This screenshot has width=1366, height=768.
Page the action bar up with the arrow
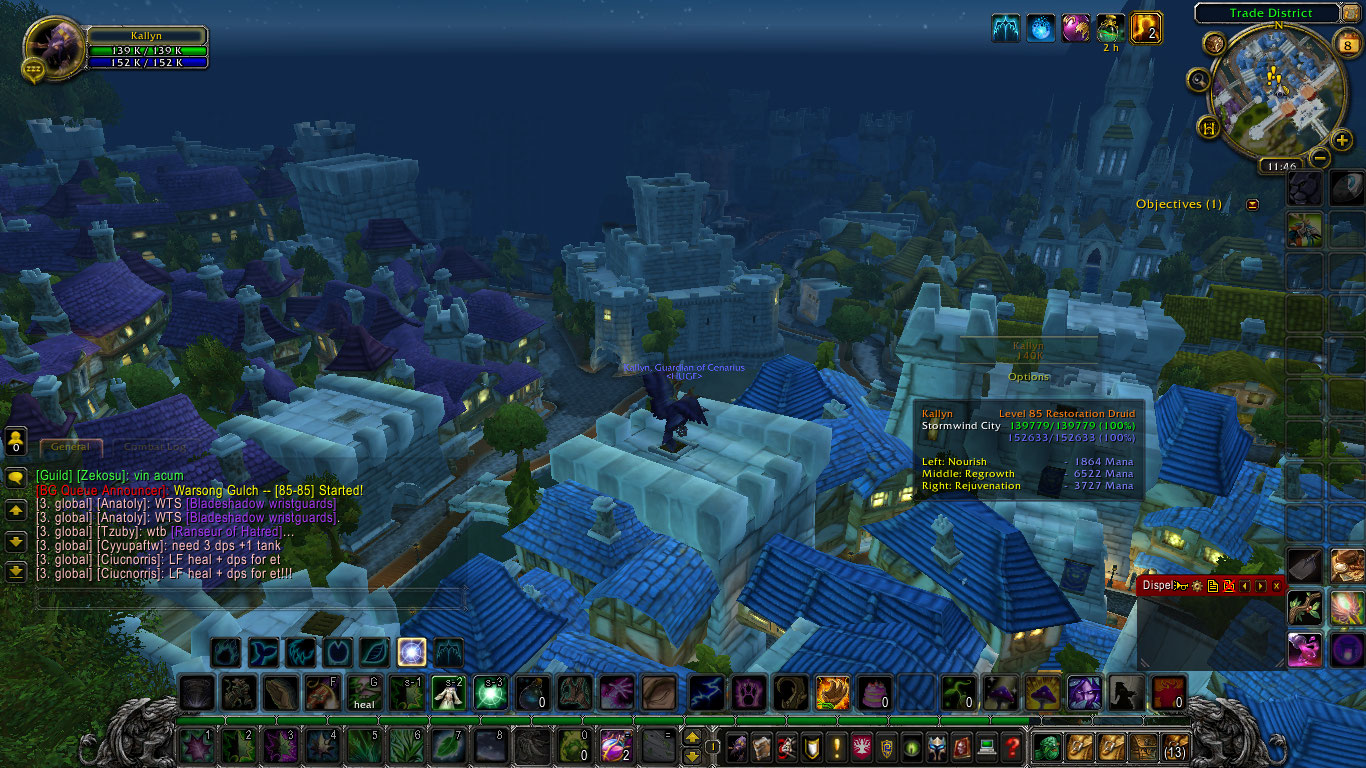pyautogui.click(x=691, y=737)
